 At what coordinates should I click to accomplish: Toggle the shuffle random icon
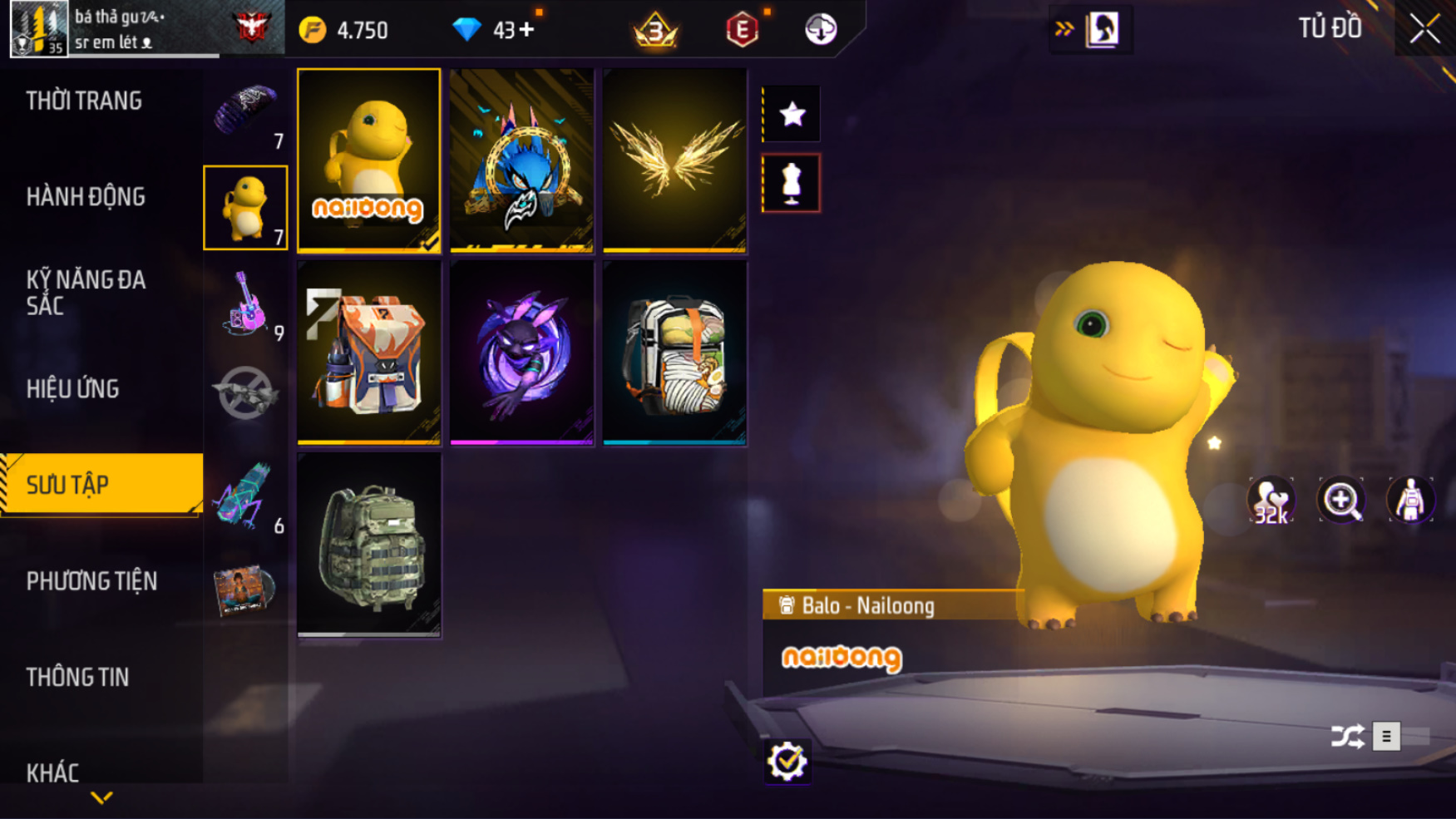point(1347,737)
